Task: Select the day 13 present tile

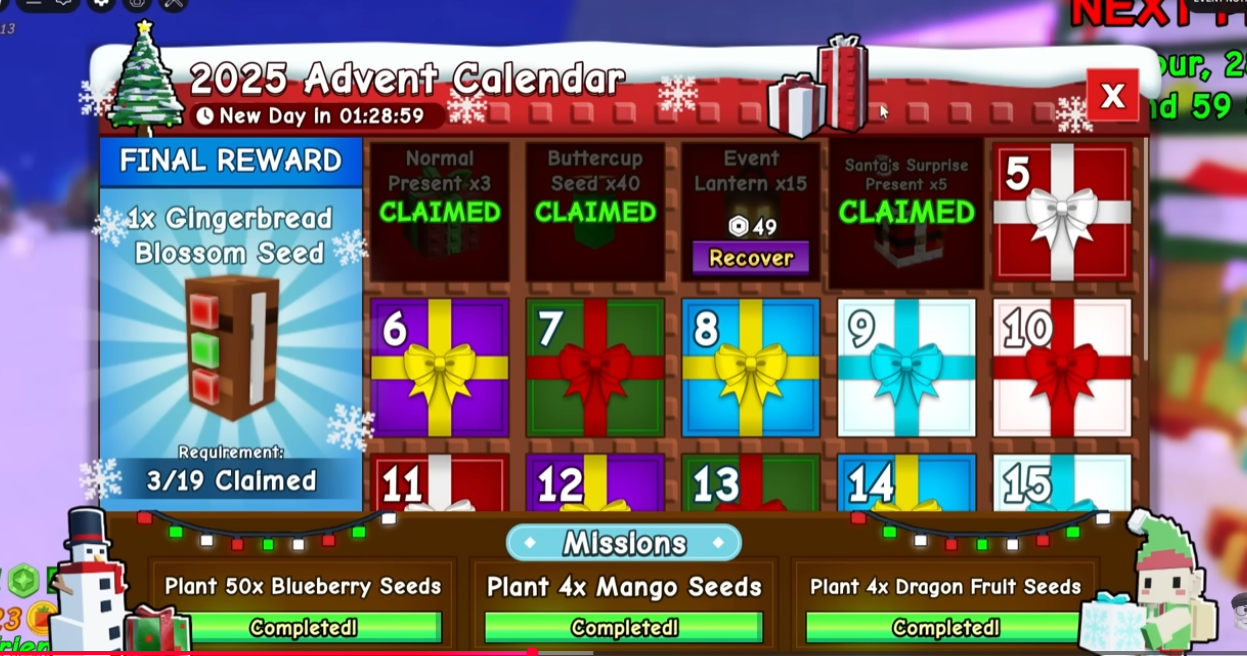Action: (751, 484)
